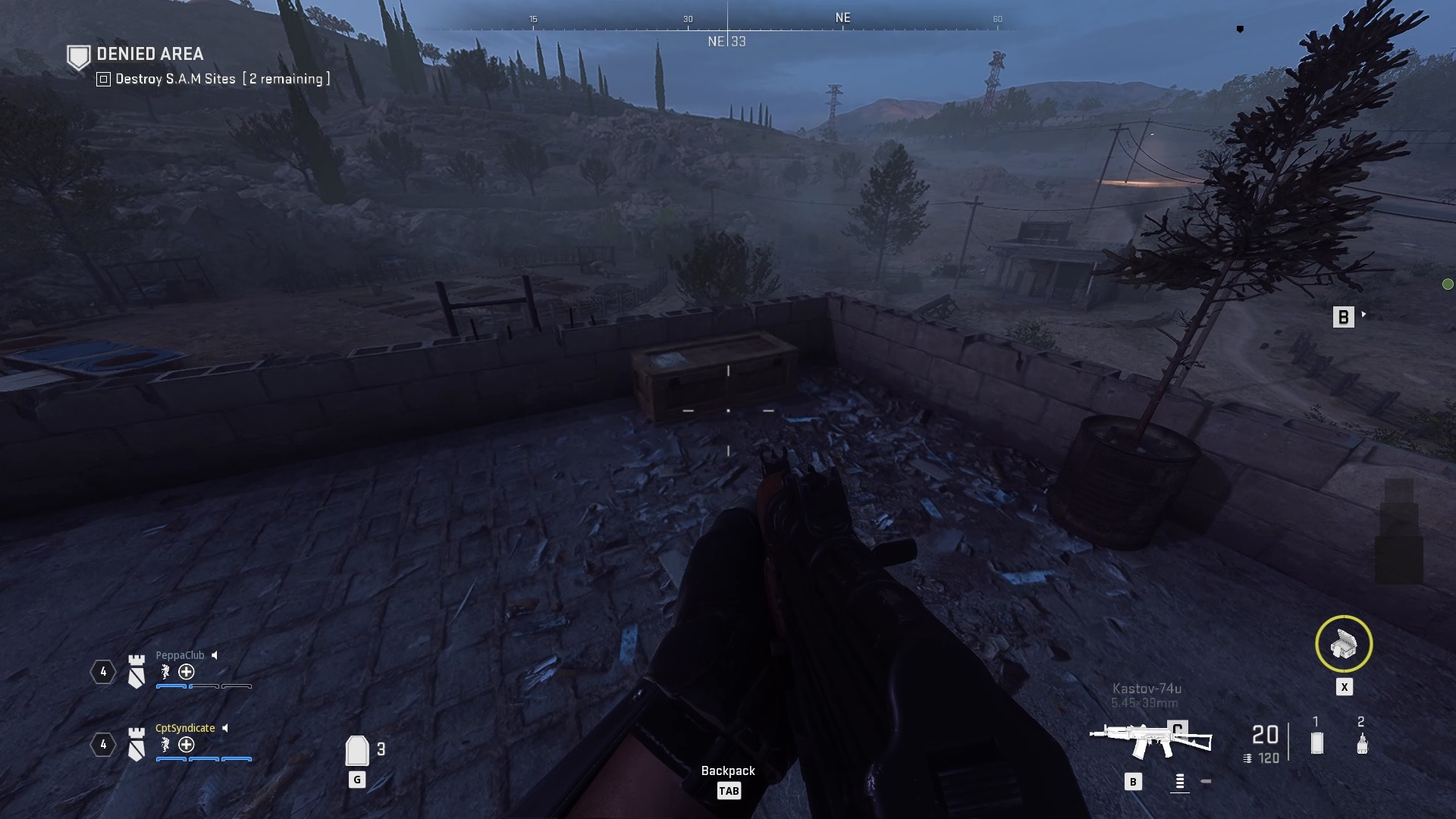Toggle the fire mode indicator near the B prompt

pos(1179,780)
